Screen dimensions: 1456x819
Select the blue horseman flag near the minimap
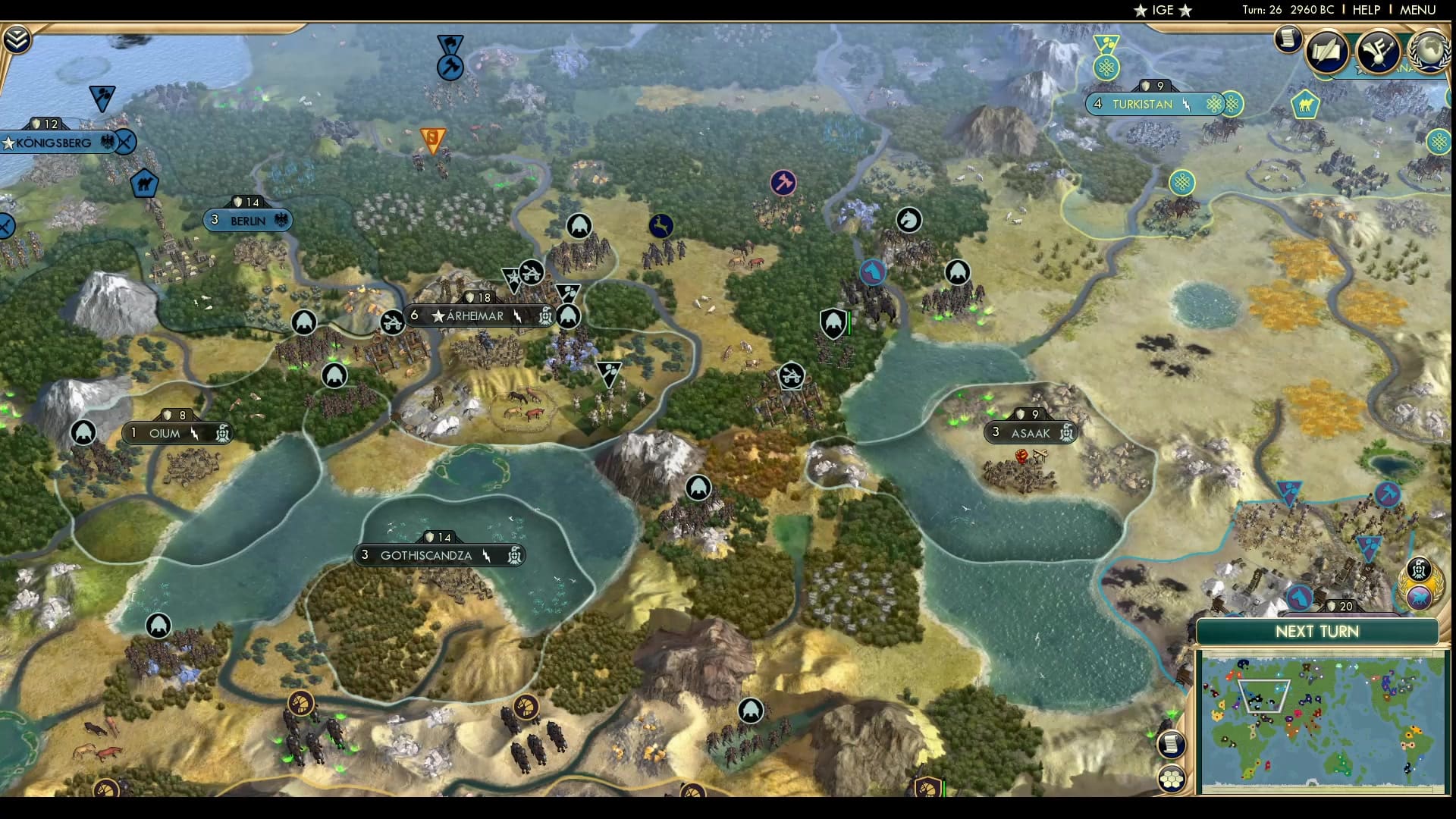coord(1301,598)
